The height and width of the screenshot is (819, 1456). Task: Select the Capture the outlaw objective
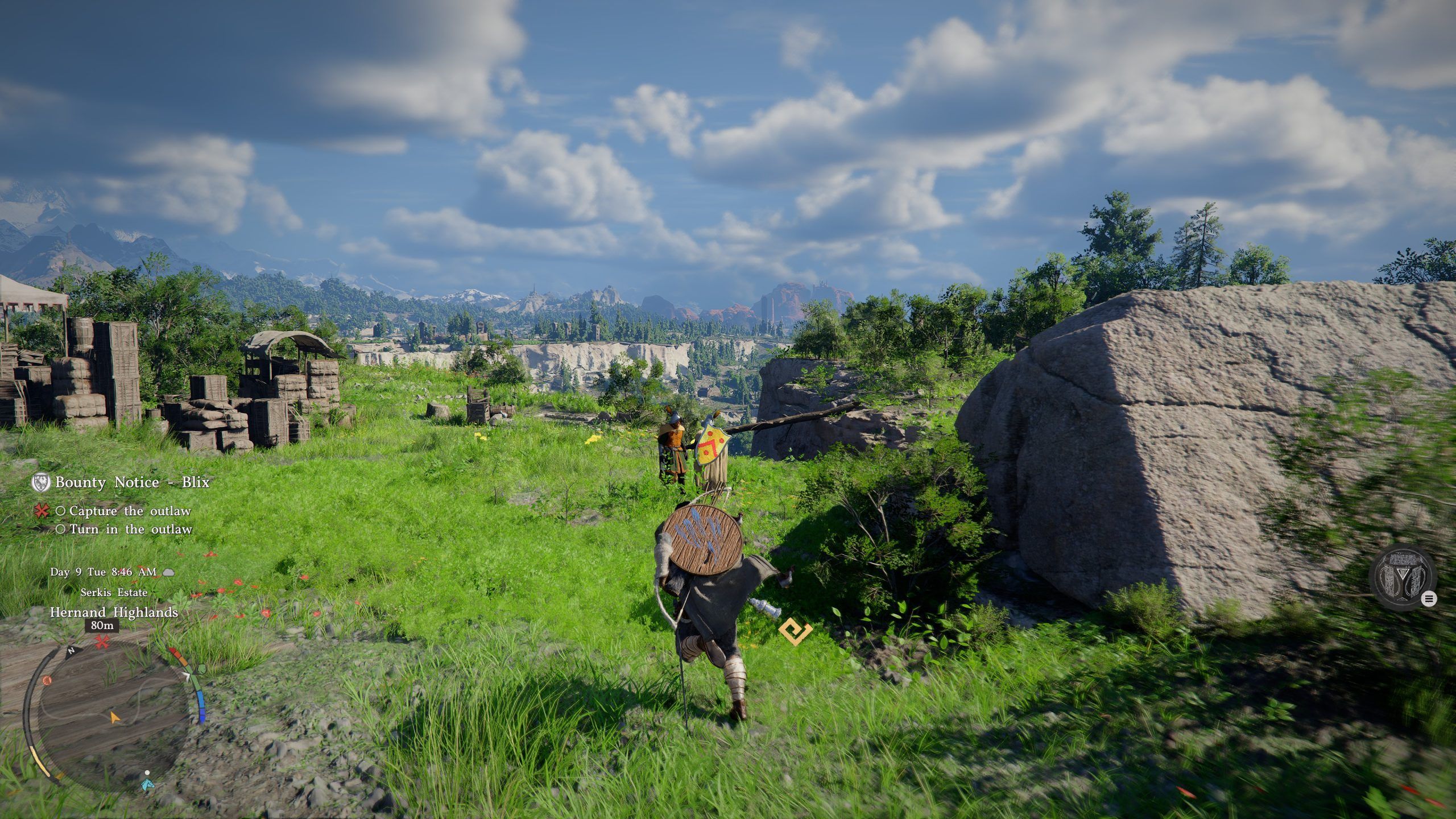tap(130, 511)
